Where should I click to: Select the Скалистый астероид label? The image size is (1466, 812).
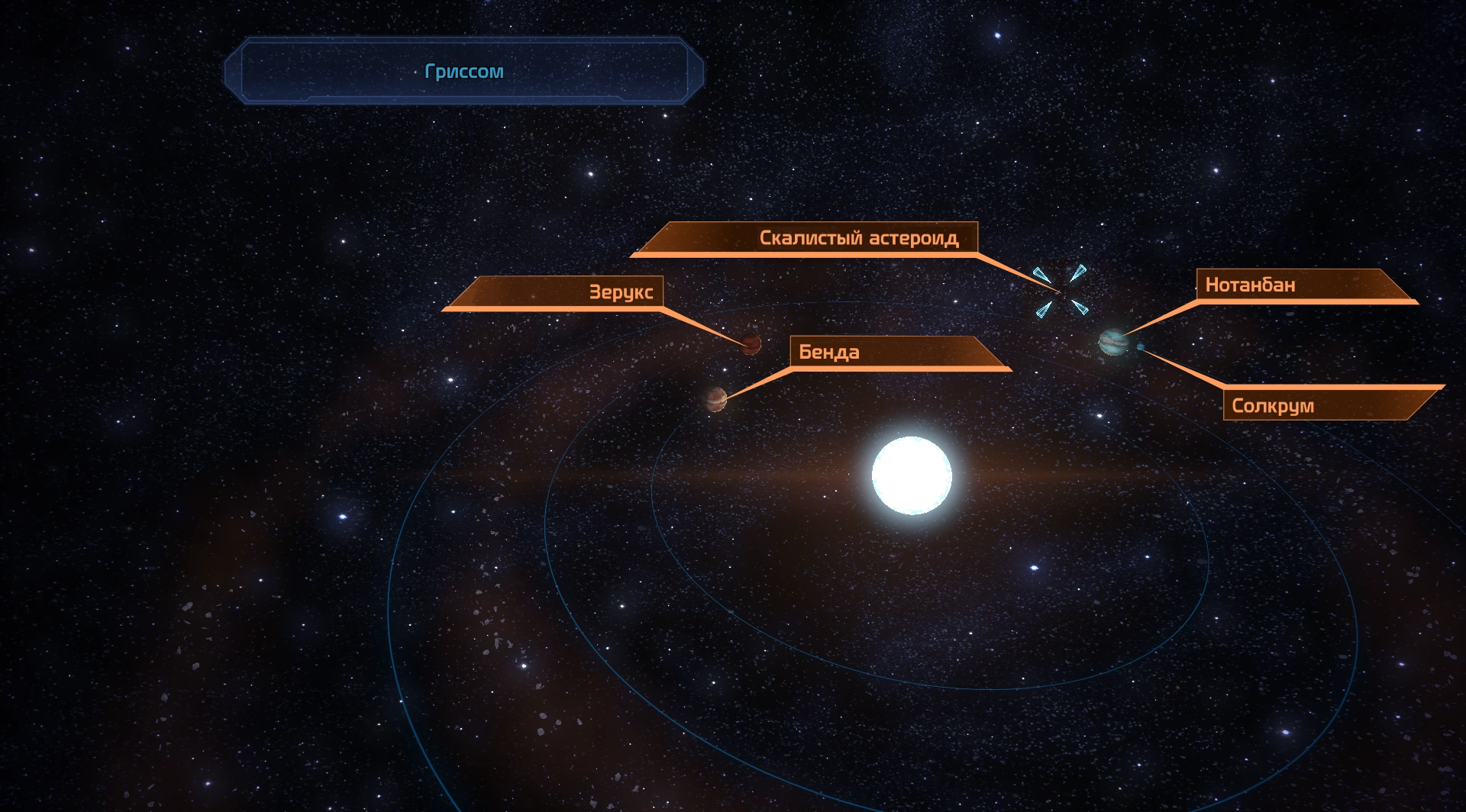(858, 238)
